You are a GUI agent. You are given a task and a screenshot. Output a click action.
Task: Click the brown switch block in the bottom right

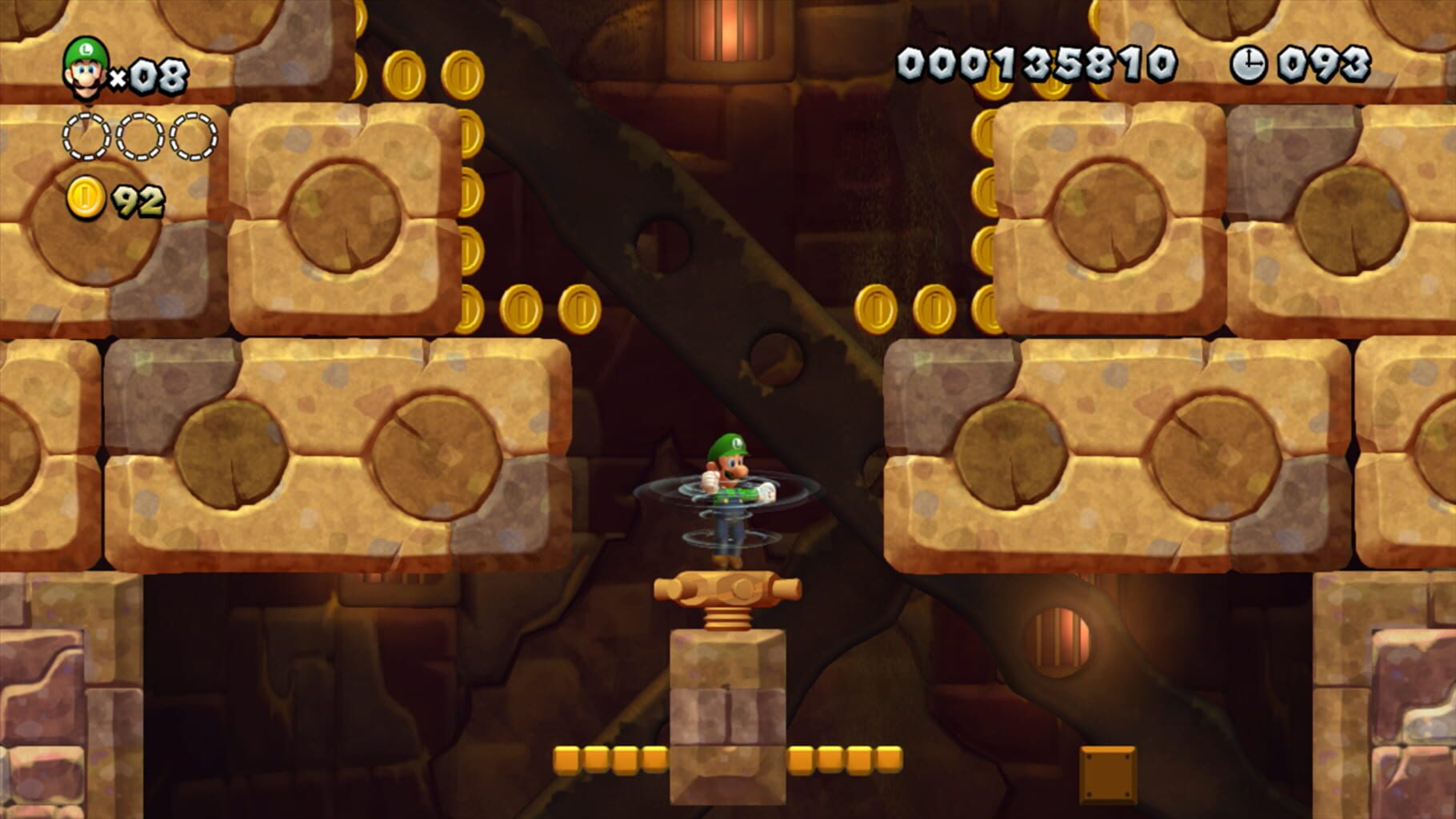click(x=1110, y=776)
